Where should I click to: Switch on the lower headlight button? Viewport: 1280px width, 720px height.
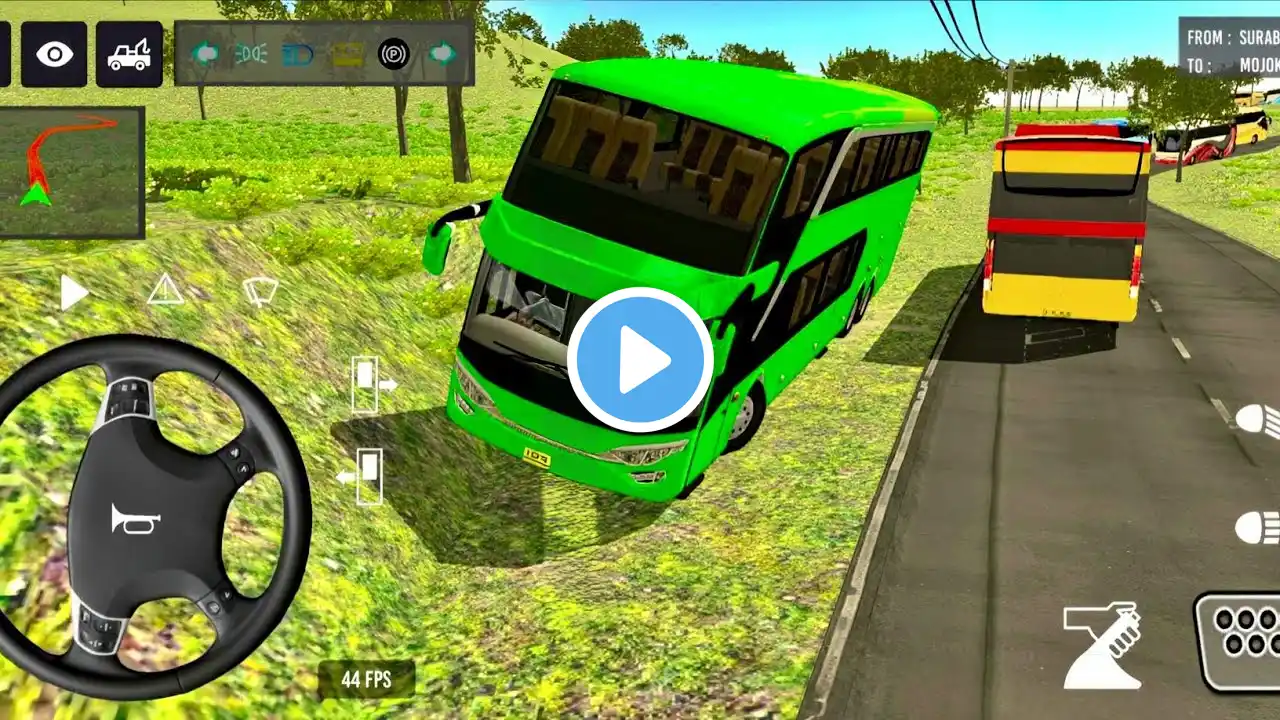[x=1257, y=527]
